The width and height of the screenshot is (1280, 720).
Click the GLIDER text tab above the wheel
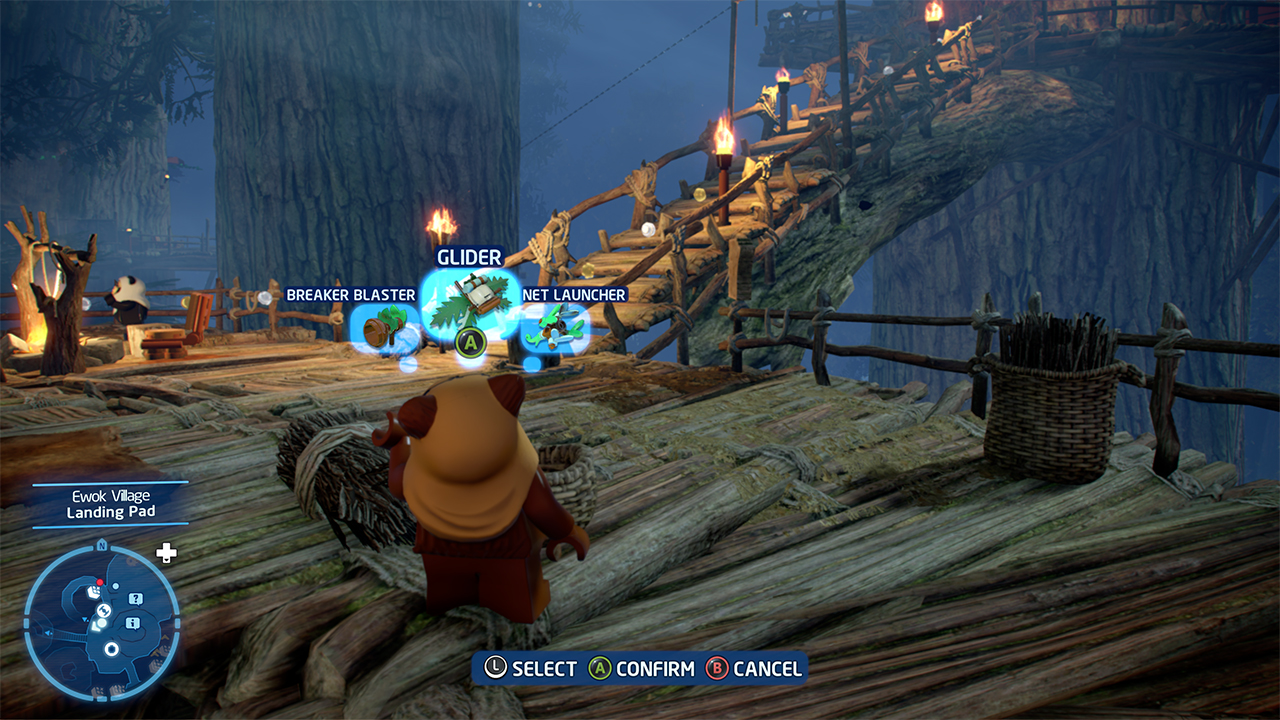click(x=469, y=257)
